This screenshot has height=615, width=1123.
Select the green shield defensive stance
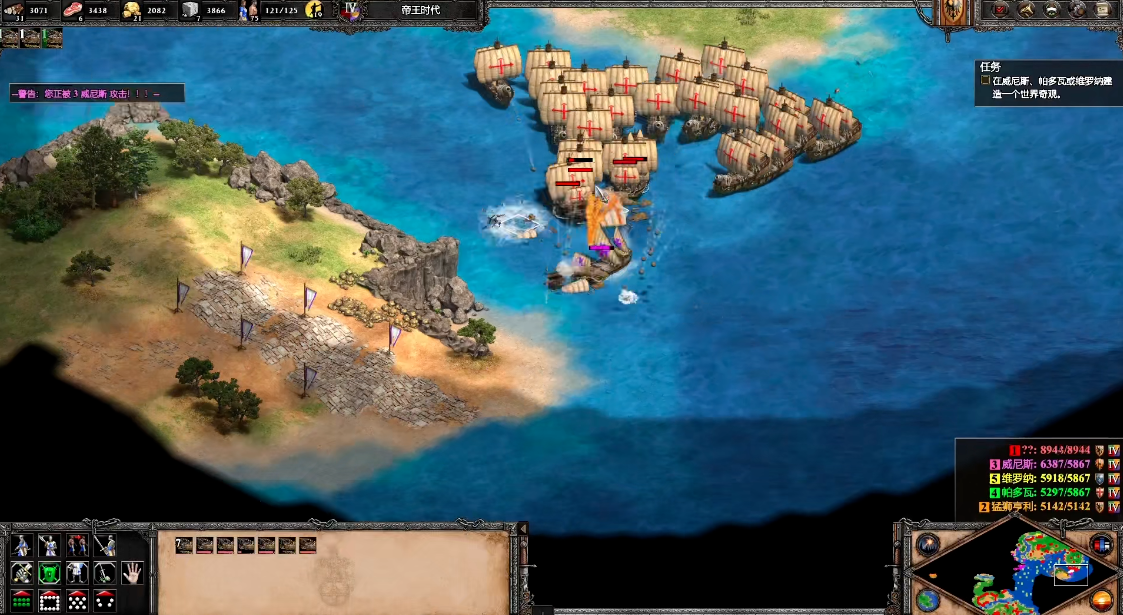tap(49, 573)
